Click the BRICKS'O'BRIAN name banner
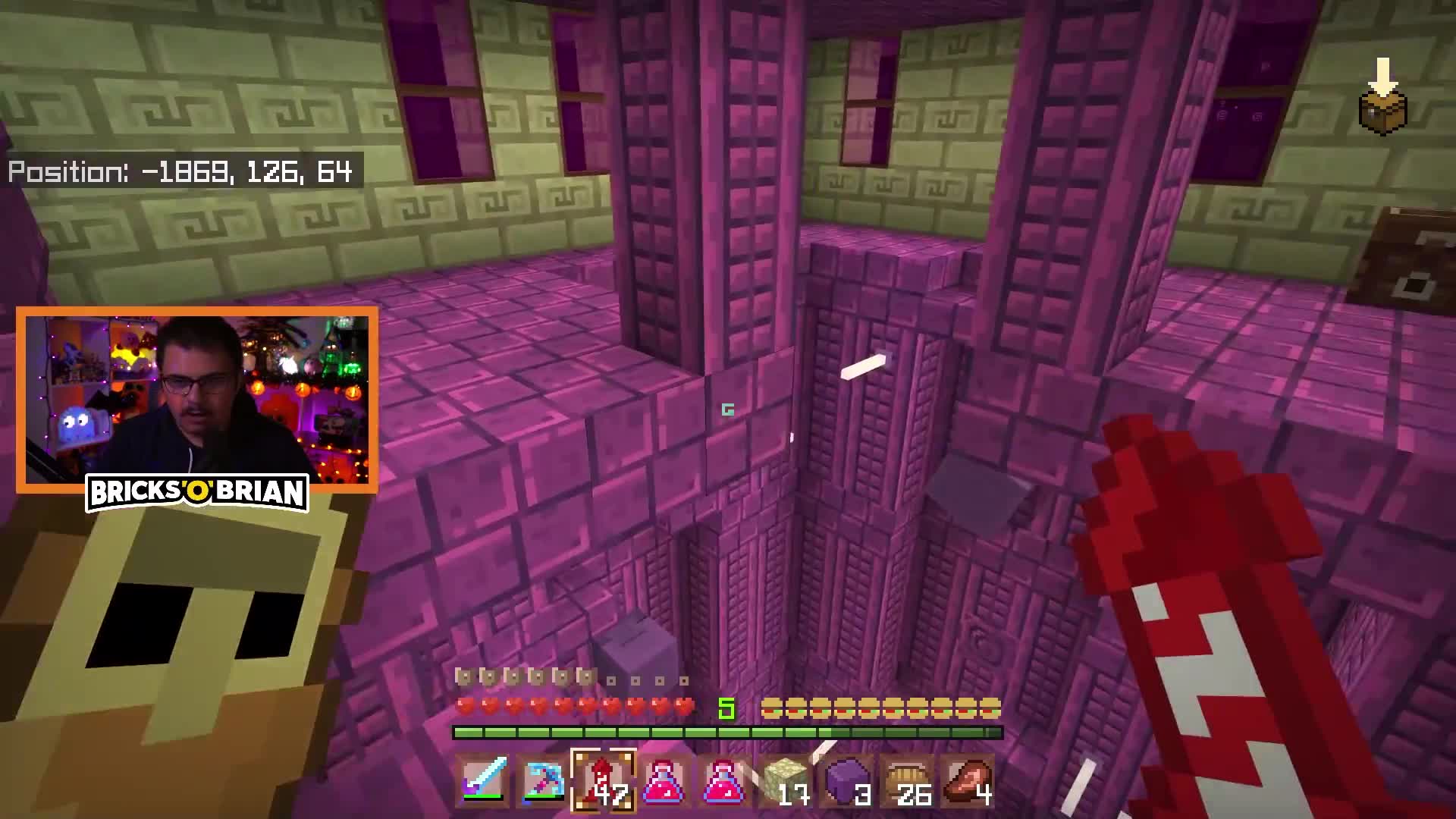This screenshot has height=819, width=1456. [x=199, y=494]
